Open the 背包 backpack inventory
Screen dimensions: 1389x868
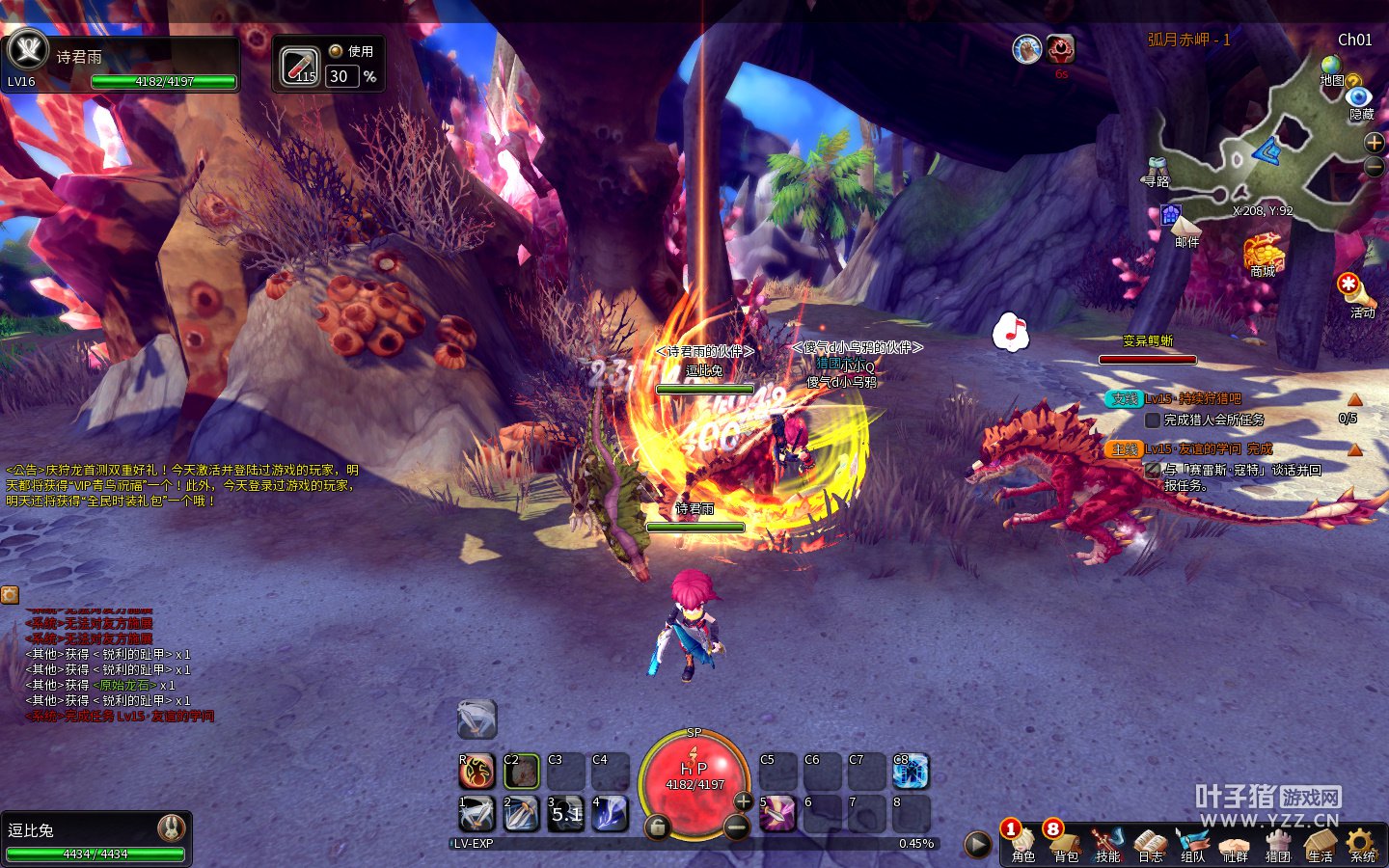coord(1066,843)
